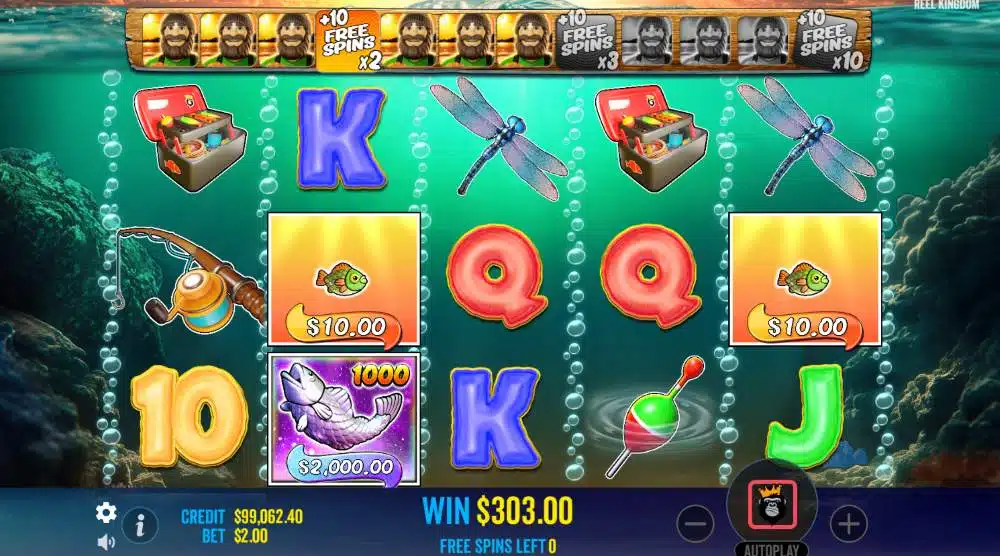Decrease the bet with minus button
The image size is (1000, 556).
696,522
